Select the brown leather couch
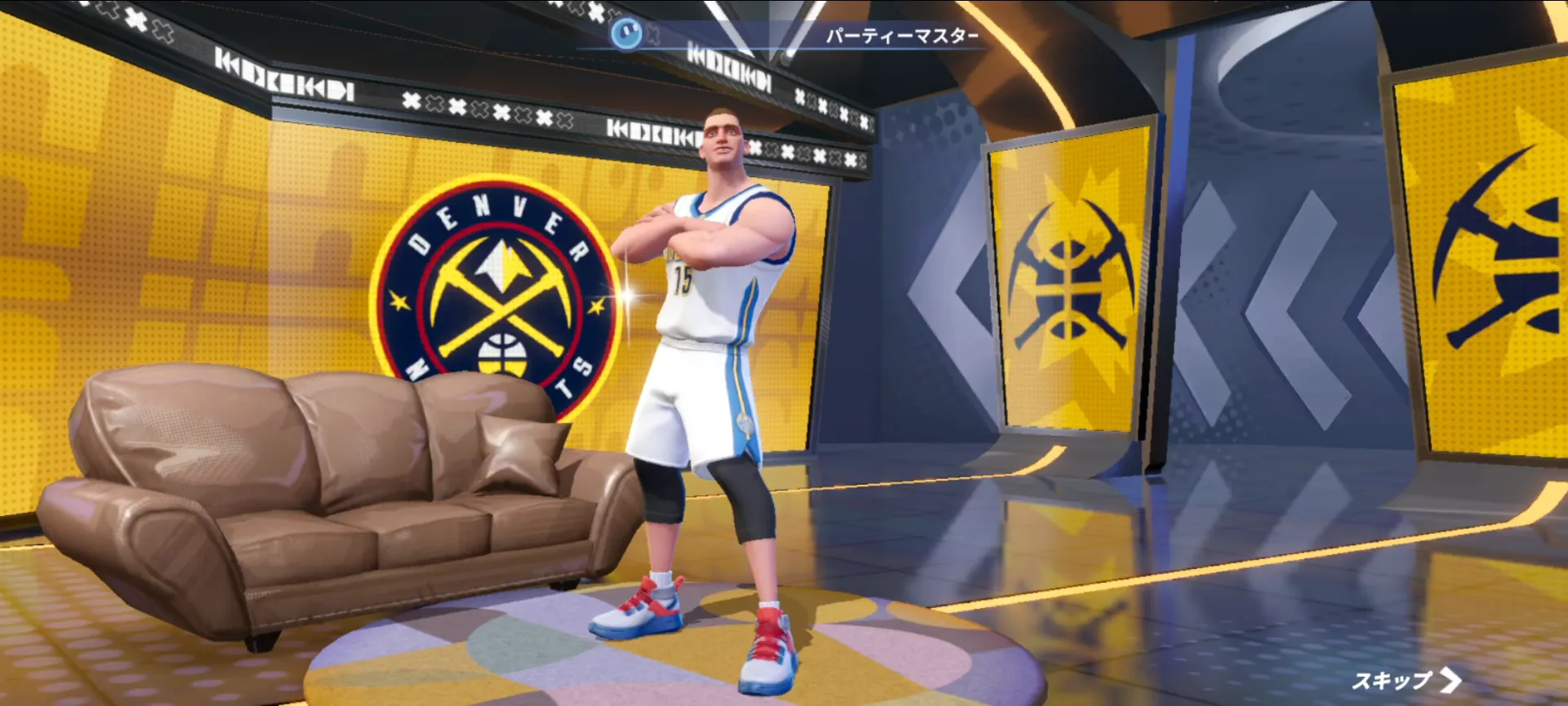The width and height of the screenshot is (1568, 706). click(327, 490)
